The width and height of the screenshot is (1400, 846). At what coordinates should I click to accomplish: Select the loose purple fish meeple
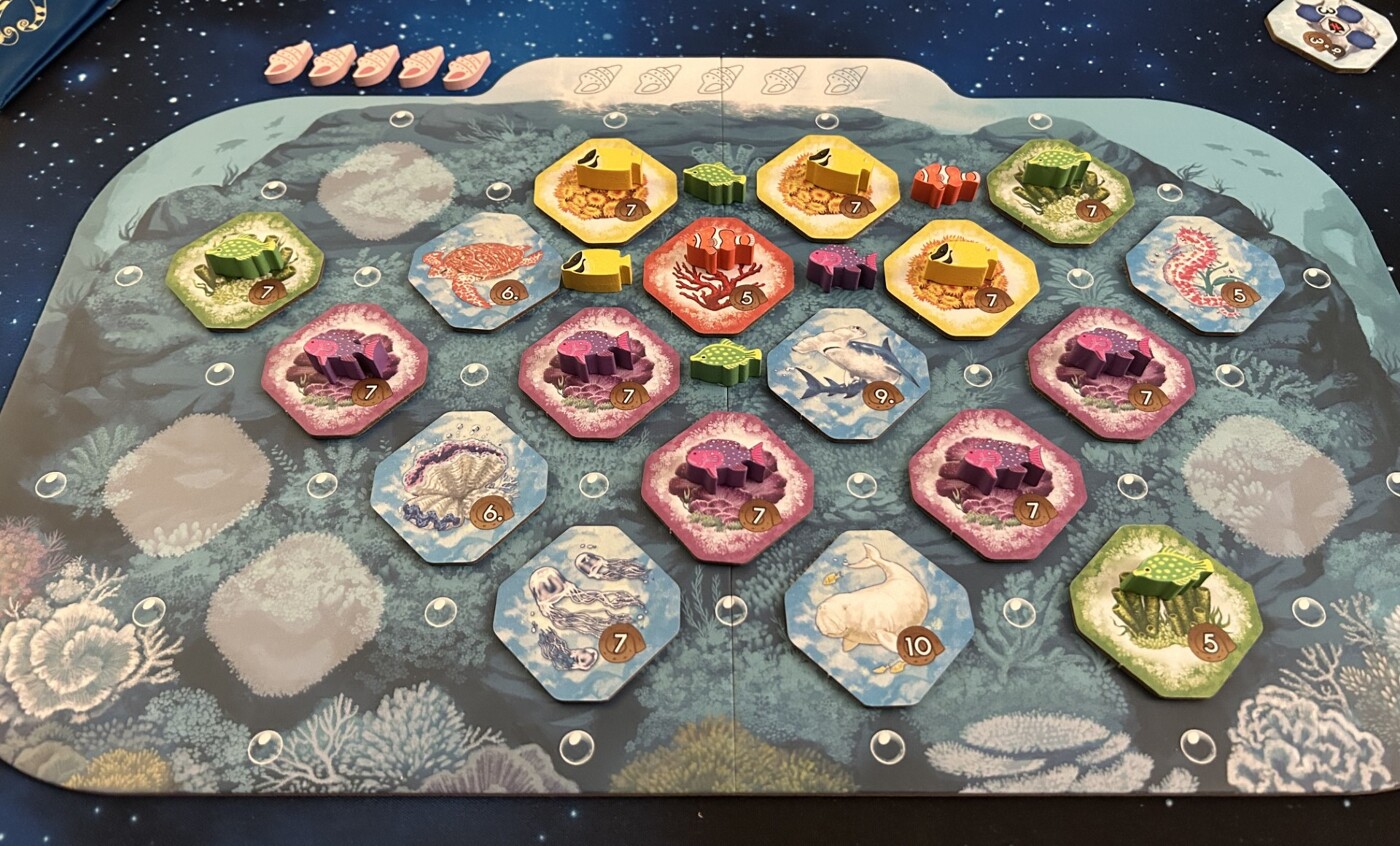[842, 268]
